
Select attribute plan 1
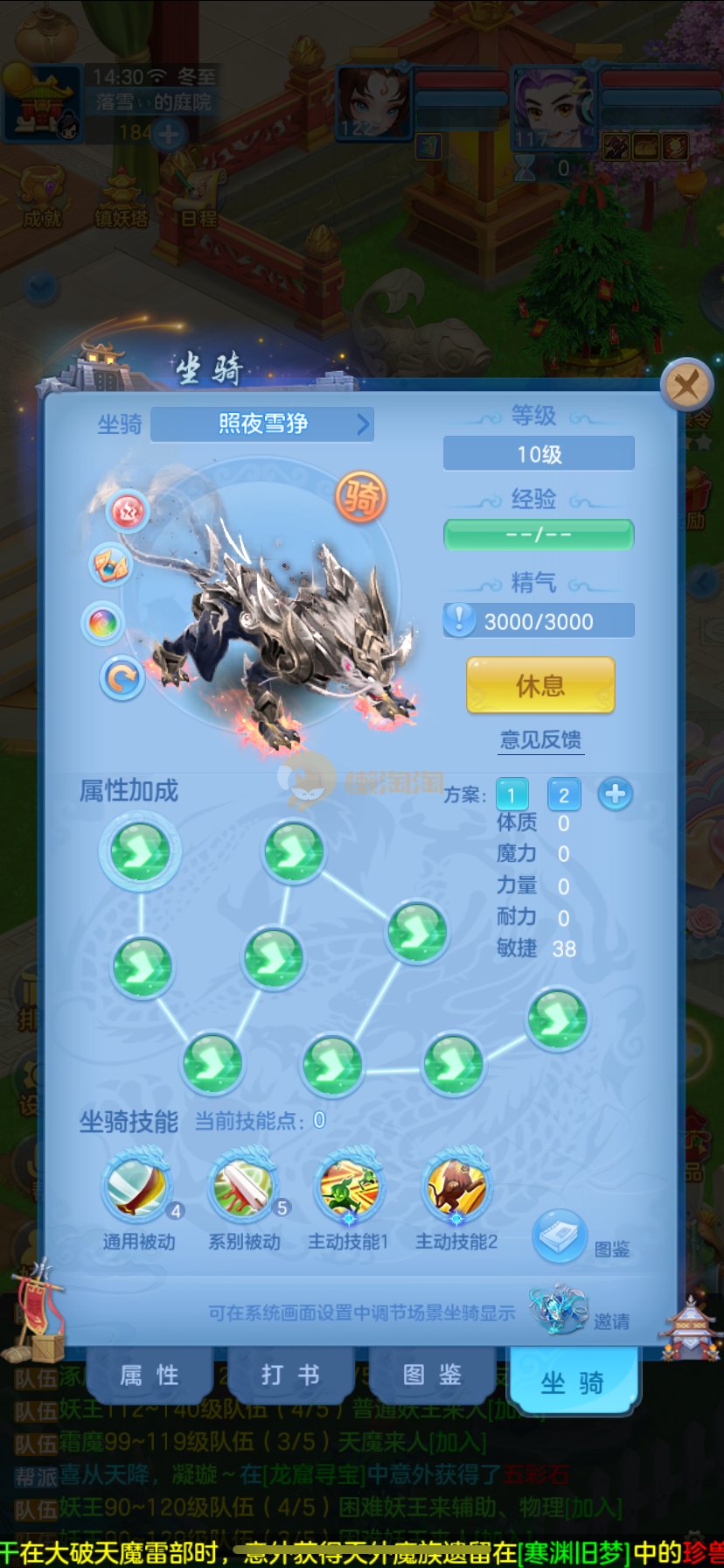[x=512, y=794]
